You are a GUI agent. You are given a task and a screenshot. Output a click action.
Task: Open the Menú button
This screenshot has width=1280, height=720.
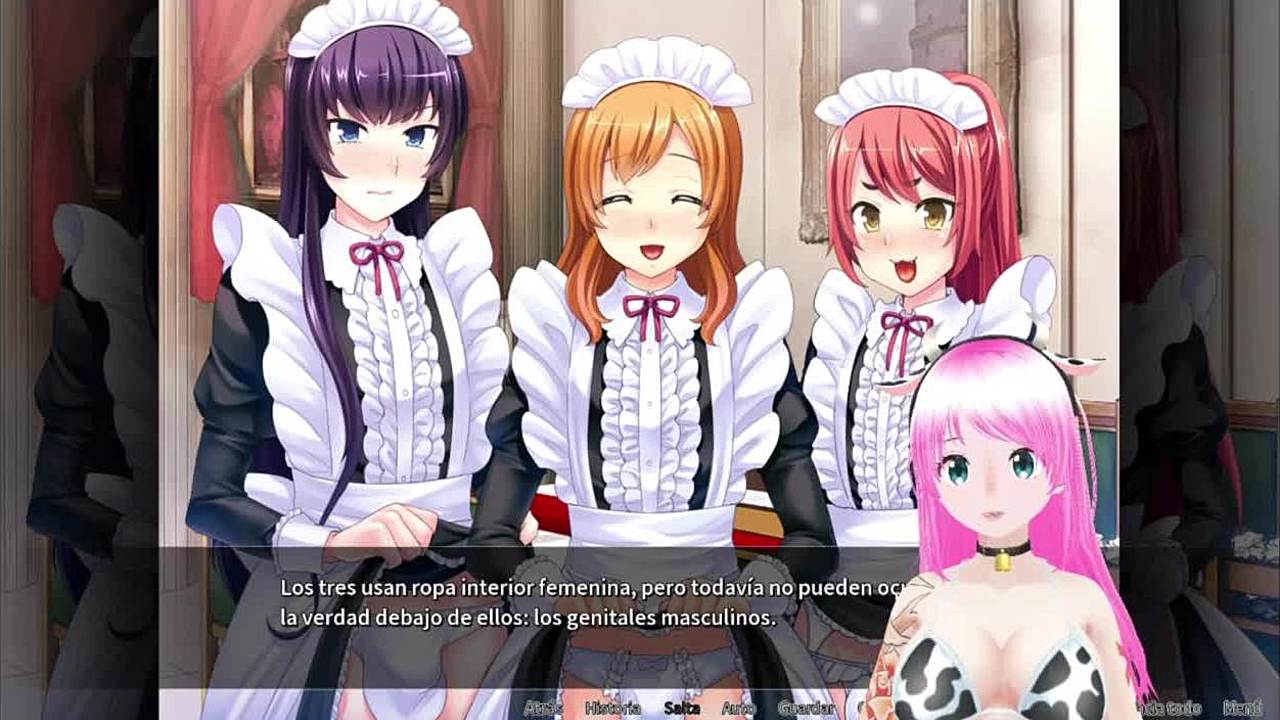[1245, 707]
